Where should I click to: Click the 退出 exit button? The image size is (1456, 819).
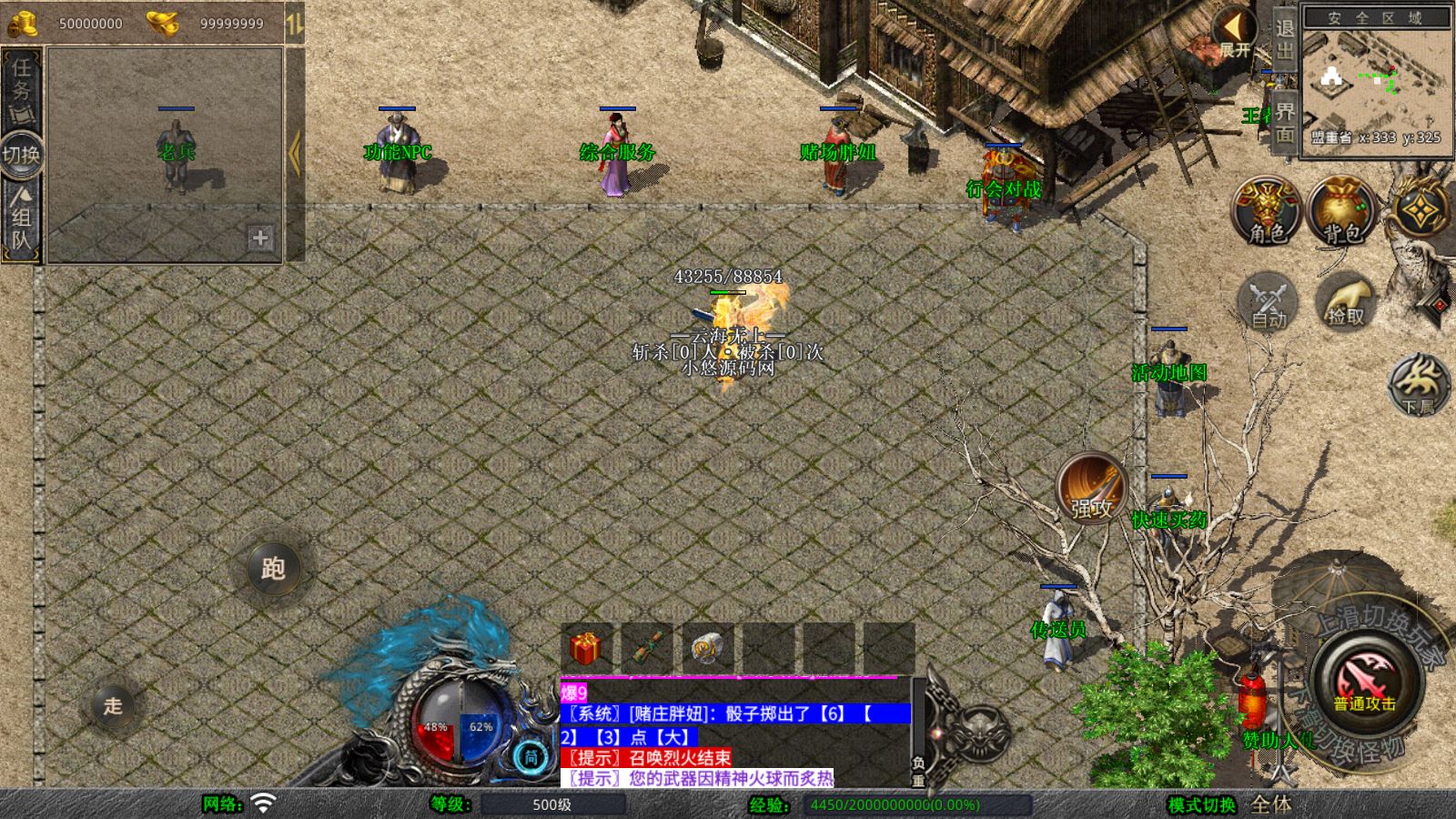1284,38
